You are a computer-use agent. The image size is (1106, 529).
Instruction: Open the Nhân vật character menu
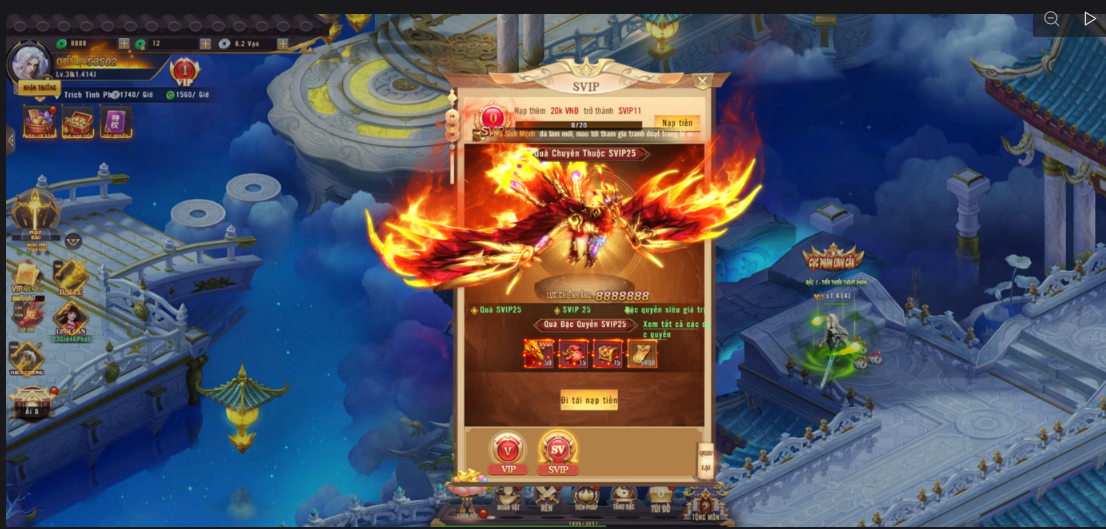(x=508, y=497)
